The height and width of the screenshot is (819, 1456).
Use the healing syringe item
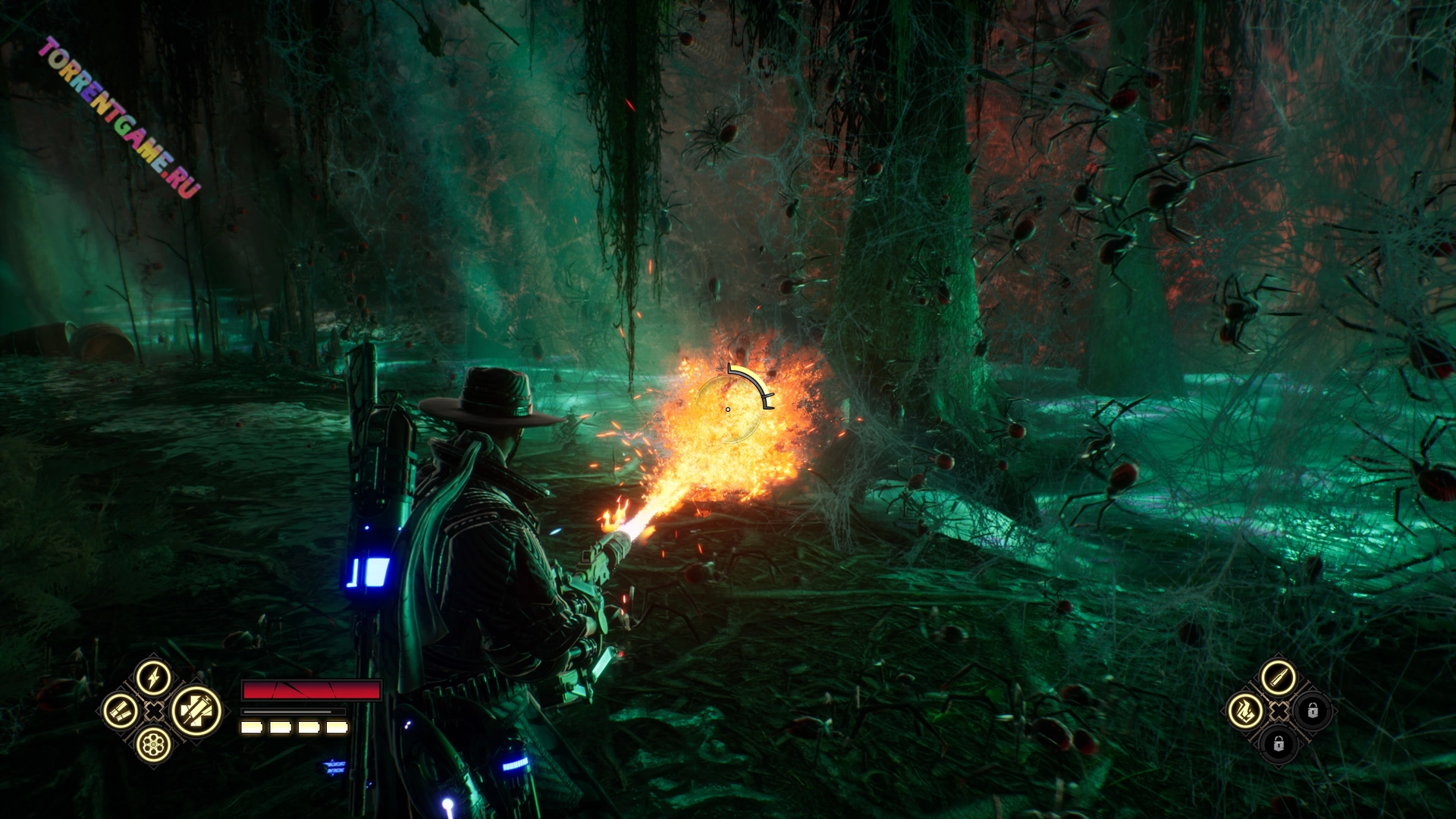[x=196, y=711]
